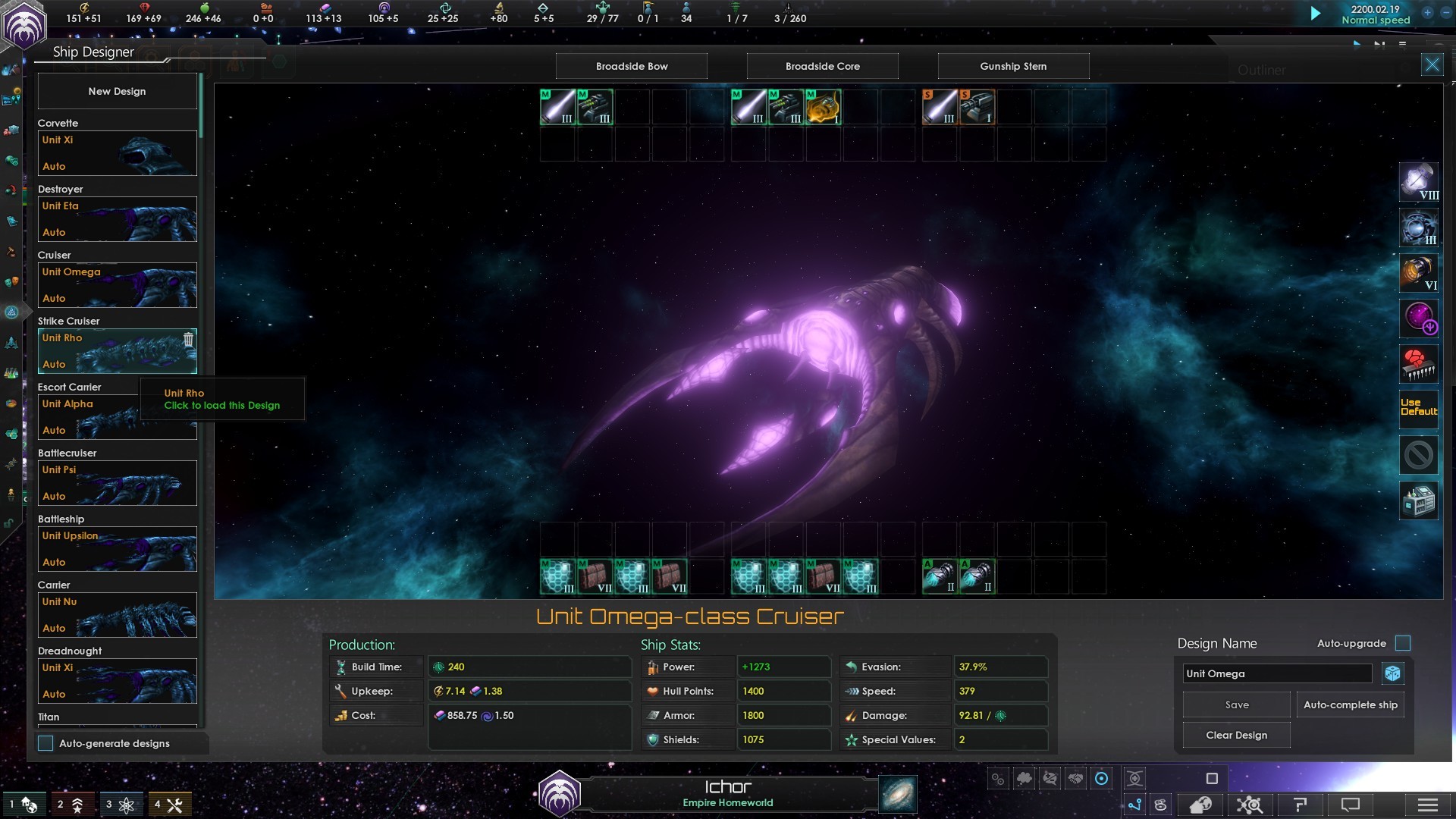The image size is (1456, 819).
Task: Load the Unit Xi corvette design
Action: coord(117,153)
